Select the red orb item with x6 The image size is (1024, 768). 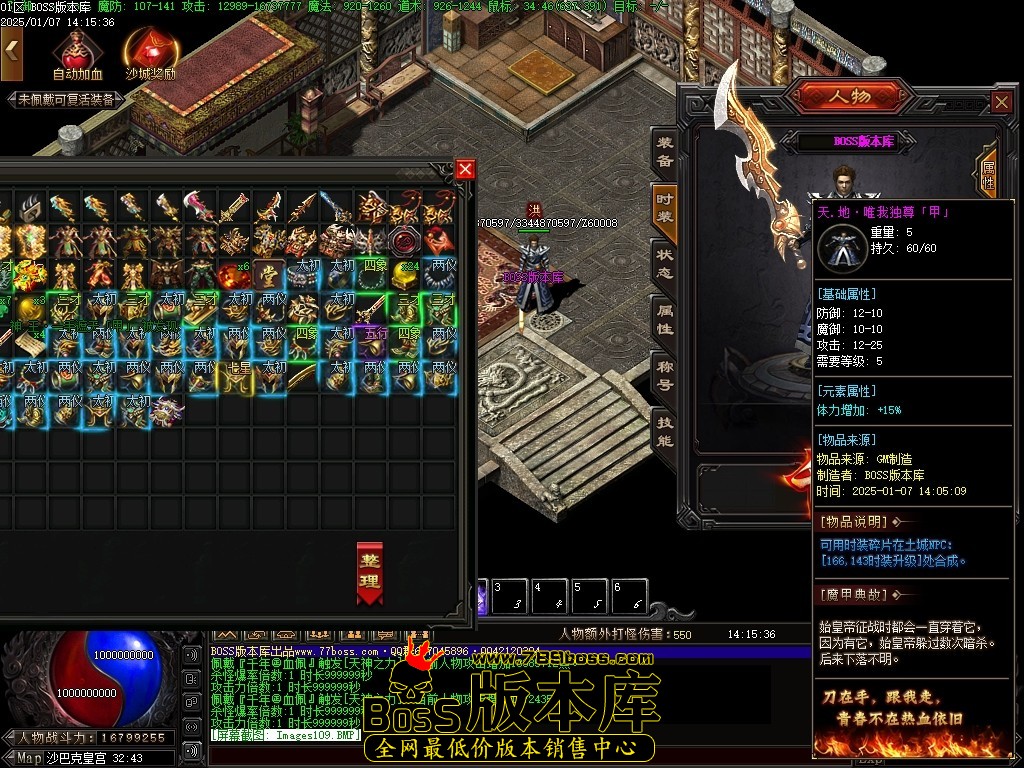[236, 274]
